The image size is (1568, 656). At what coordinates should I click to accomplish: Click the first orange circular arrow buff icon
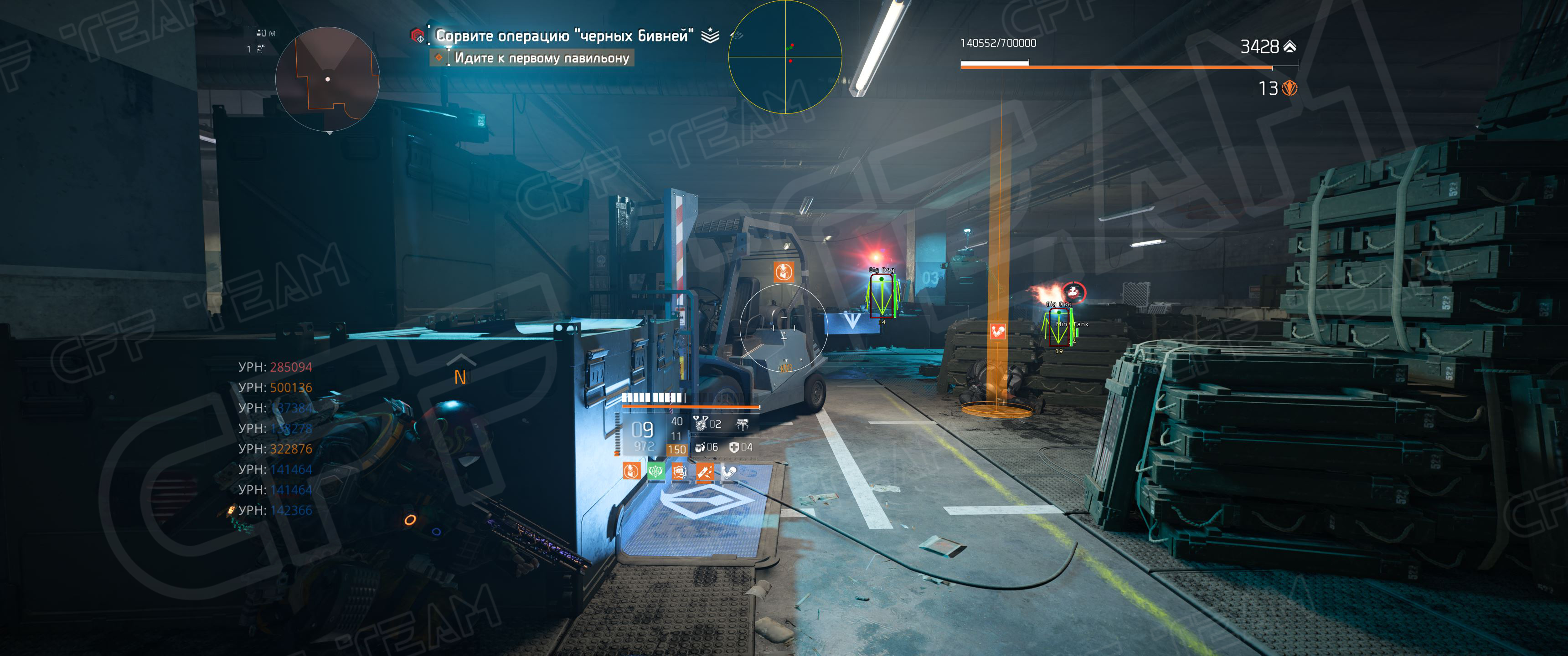(632, 471)
